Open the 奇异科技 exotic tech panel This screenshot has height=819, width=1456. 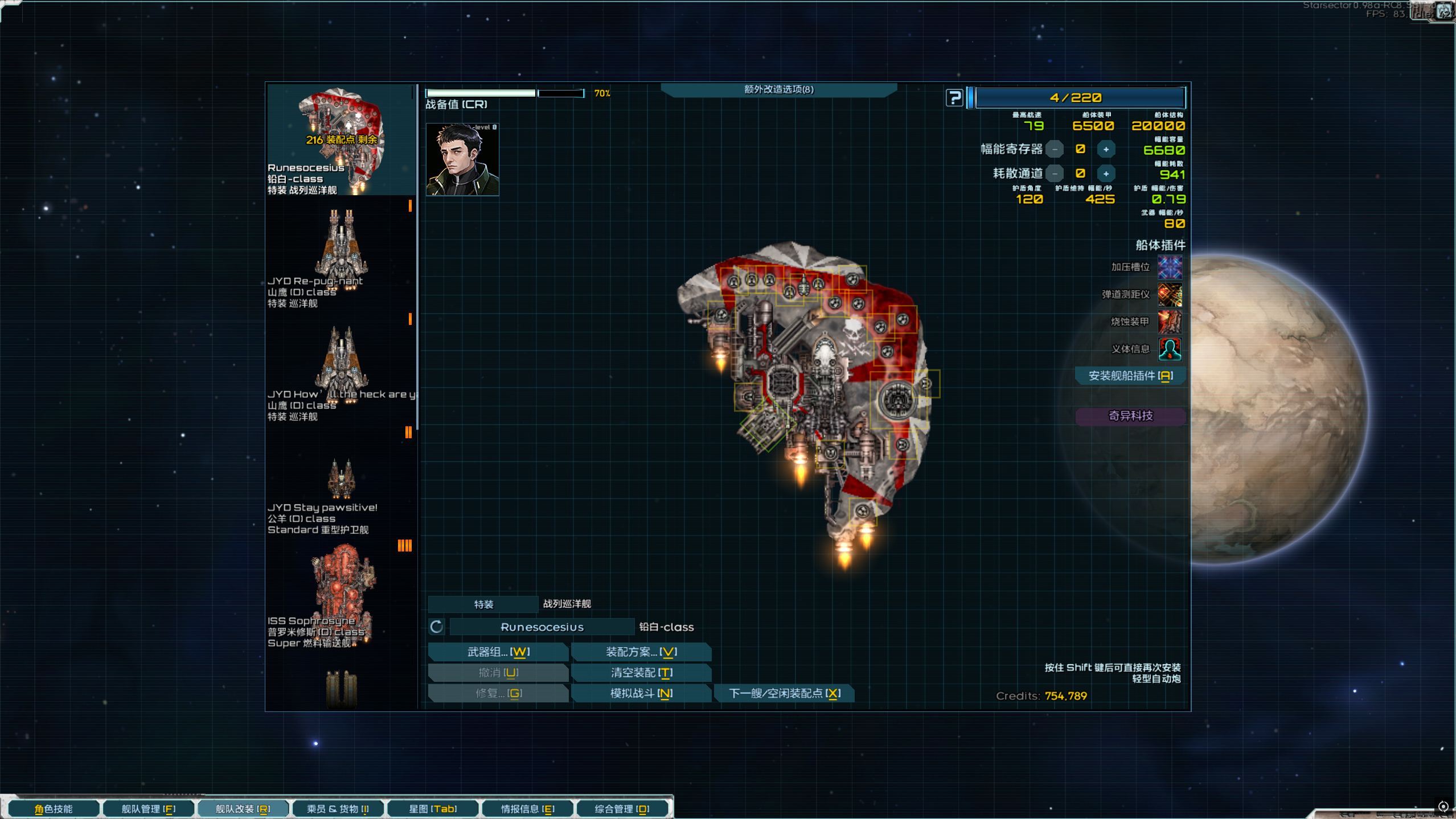(1130, 416)
